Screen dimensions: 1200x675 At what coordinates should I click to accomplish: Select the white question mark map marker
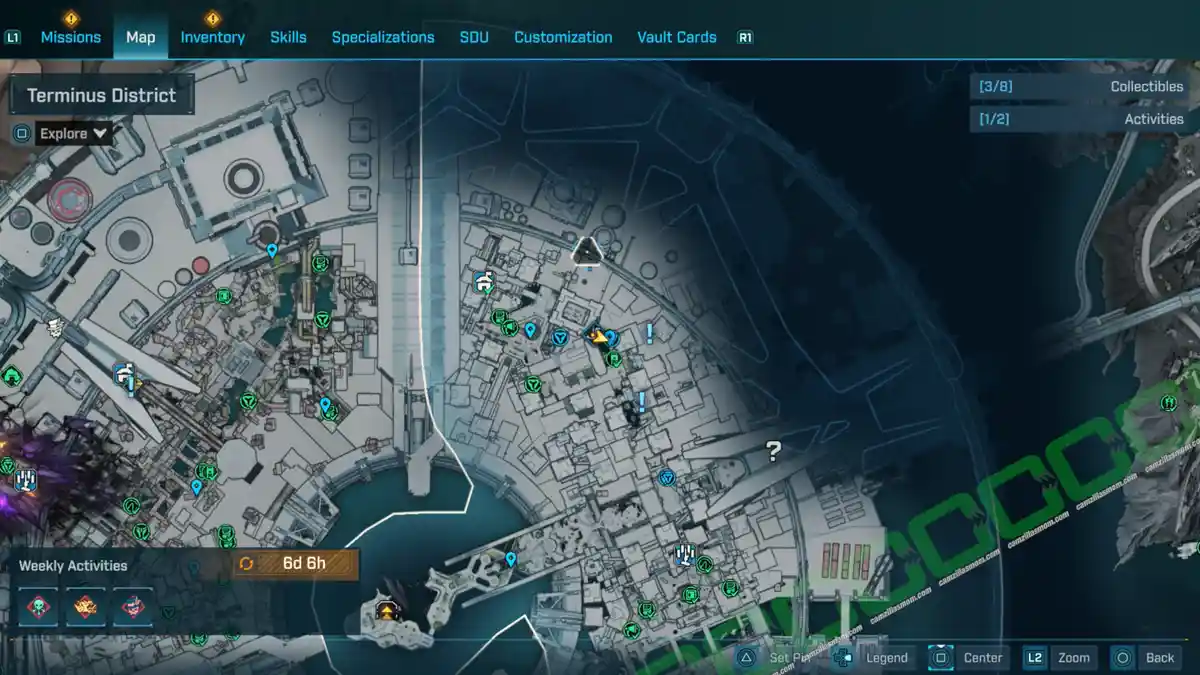(x=773, y=451)
